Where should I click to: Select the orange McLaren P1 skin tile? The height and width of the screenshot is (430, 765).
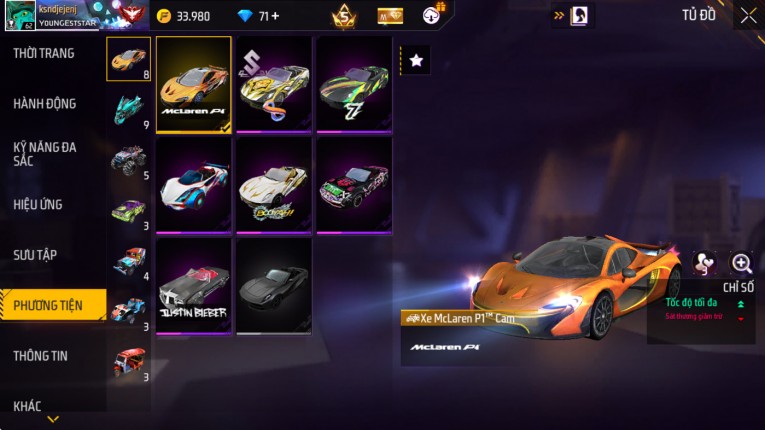click(194, 85)
